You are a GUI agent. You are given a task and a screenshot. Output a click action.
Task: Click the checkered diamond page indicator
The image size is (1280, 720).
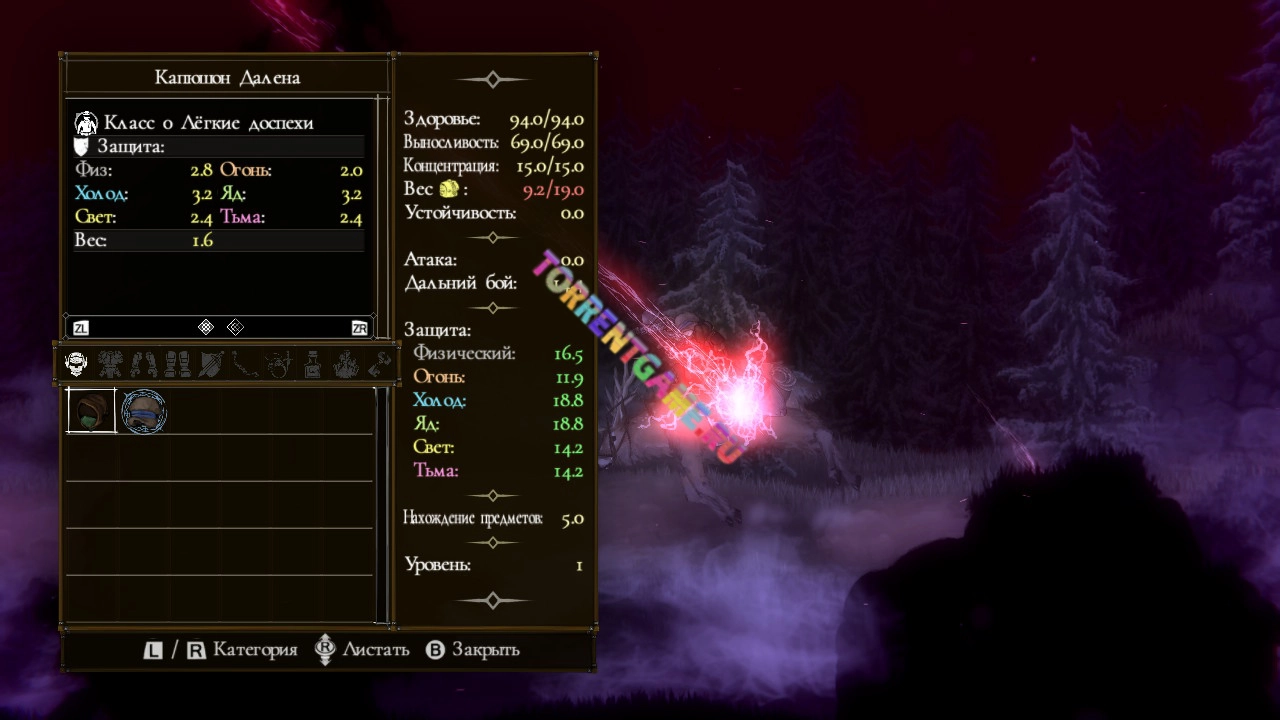coord(206,327)
